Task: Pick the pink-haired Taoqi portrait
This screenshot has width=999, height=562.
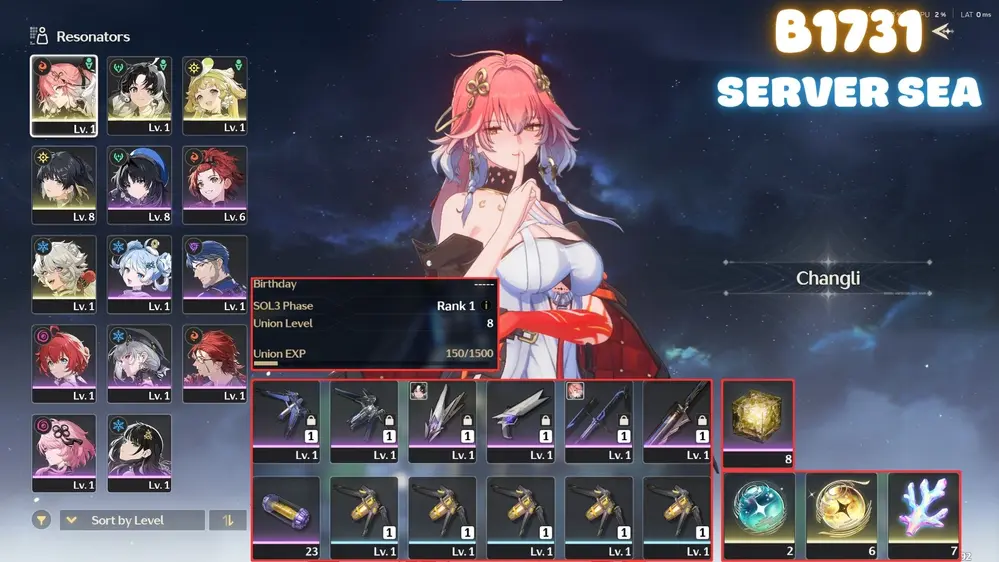Action: click(64, 452)
